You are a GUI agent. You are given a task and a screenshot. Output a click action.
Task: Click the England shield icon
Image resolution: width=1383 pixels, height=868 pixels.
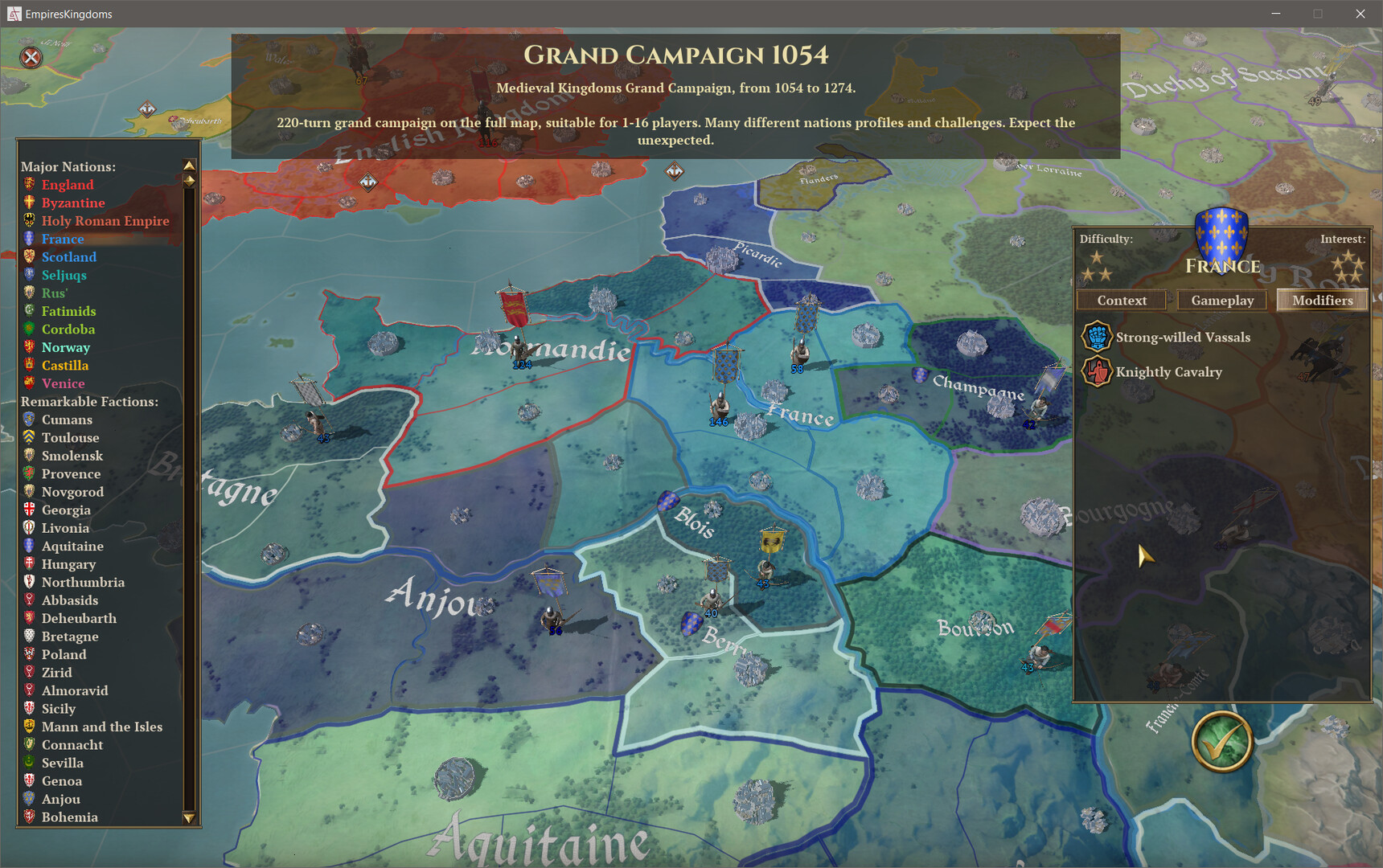(29, 184)
